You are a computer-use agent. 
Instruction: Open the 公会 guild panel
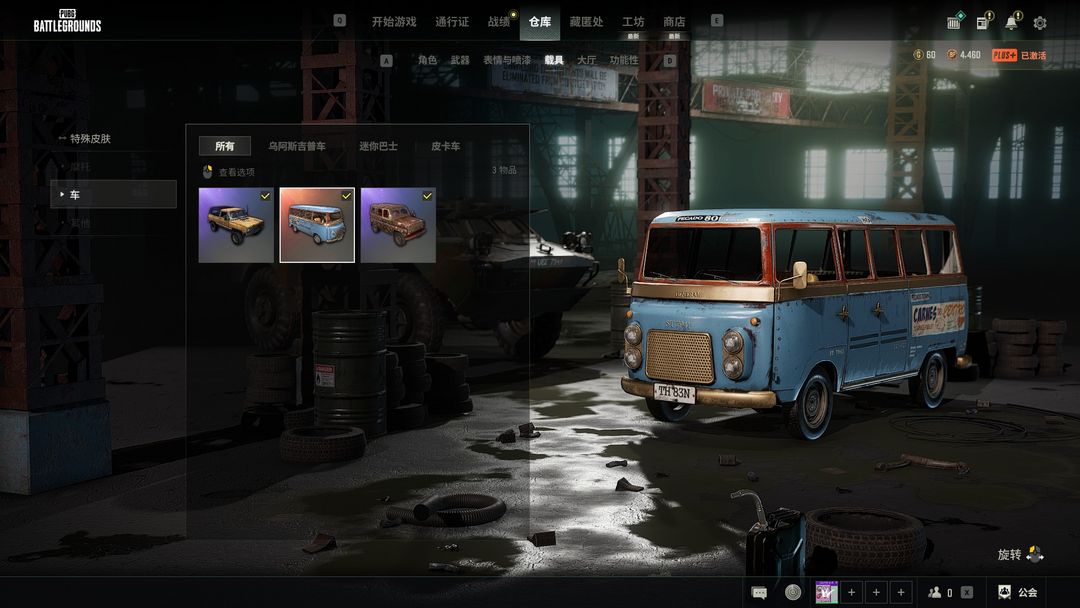1018,592
